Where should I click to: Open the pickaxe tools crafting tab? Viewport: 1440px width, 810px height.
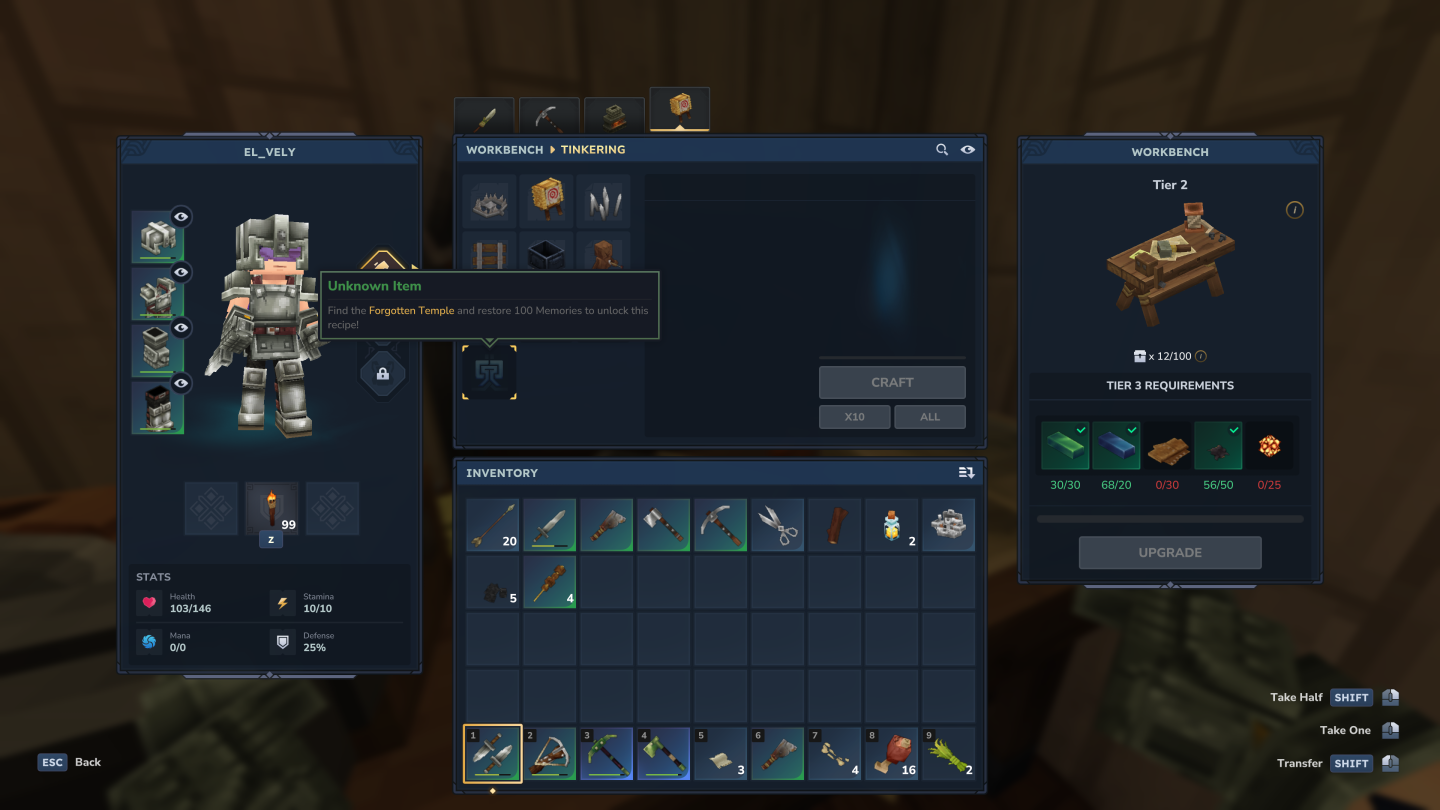pyautogui.click(x=549, y=116)
